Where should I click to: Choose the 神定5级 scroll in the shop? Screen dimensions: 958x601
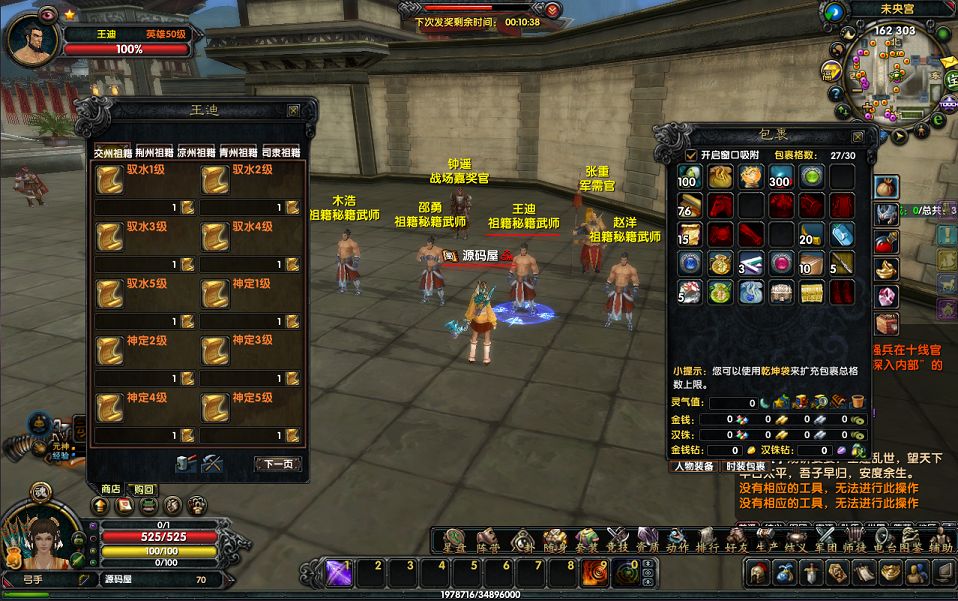[x=215, y=407]
